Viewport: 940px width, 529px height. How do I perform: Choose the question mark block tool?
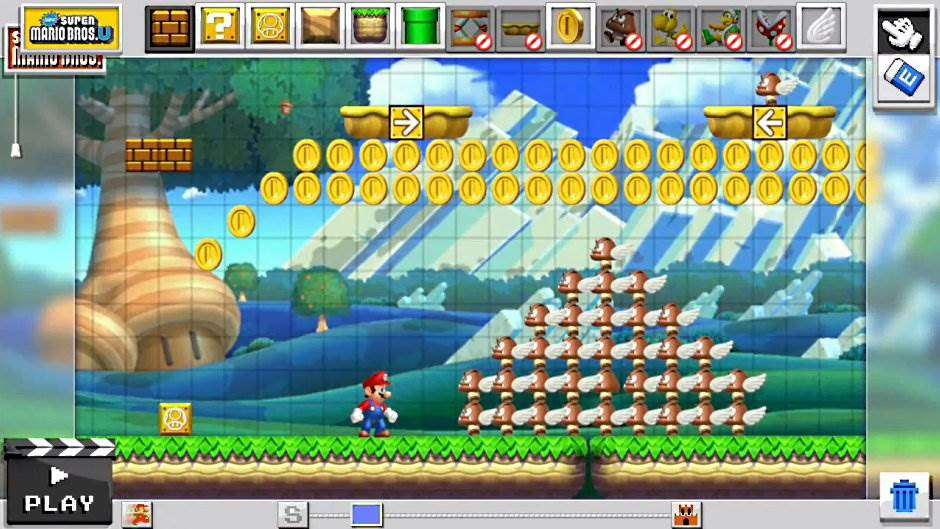pyautogui.click(x=220, y=27)
